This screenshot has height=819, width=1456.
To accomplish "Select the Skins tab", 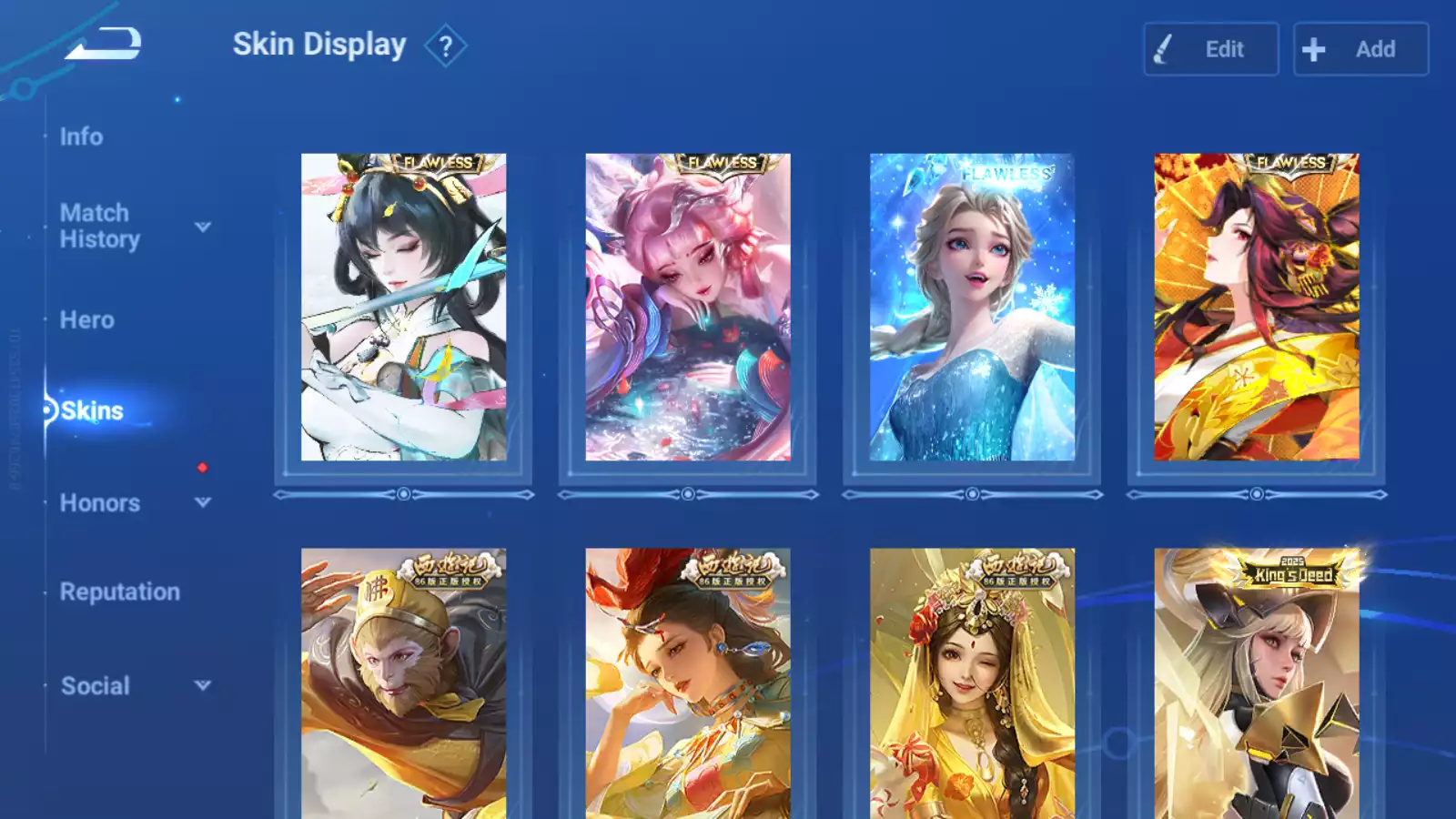I will tap(91, 411).
